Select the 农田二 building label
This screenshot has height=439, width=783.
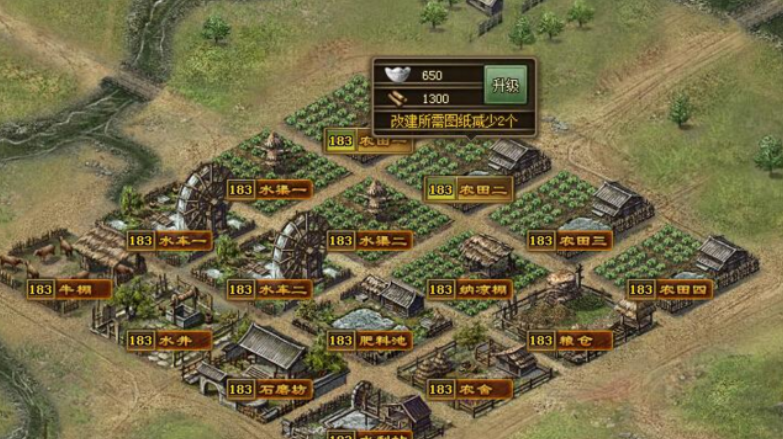coord(469,189)
